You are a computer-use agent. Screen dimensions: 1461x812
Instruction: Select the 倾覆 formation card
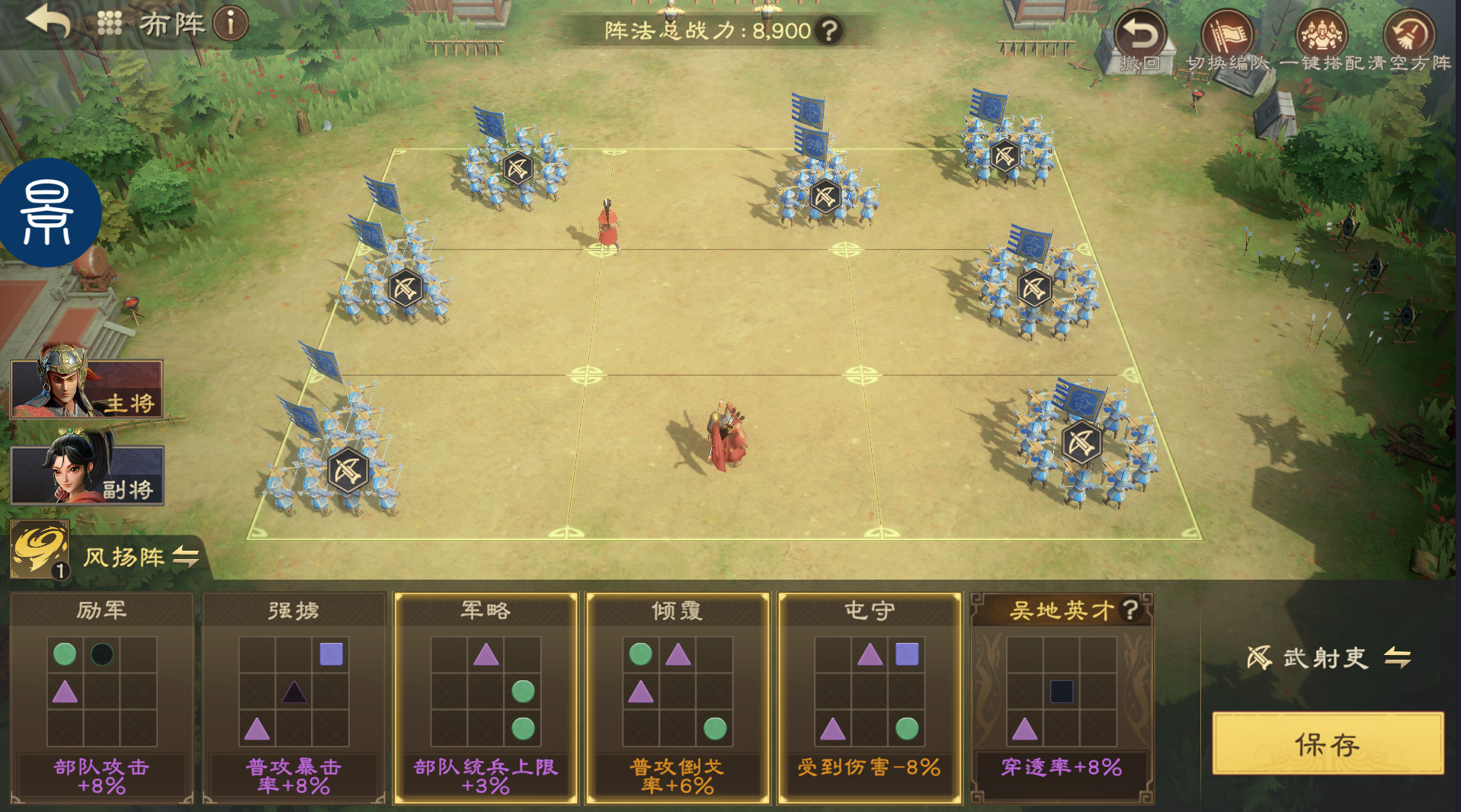tap(678, 697)
